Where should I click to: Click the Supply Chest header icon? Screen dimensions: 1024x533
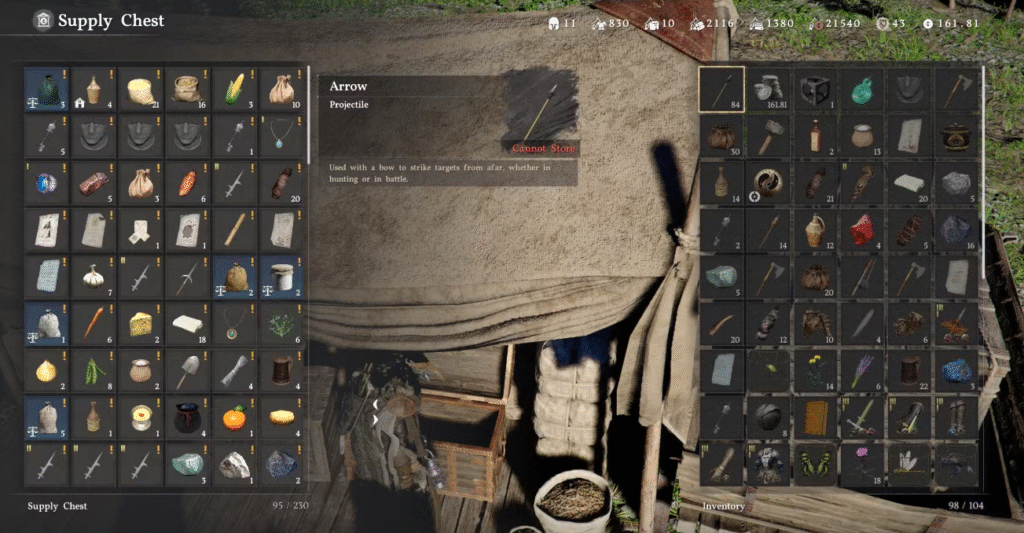coord(42,20)
